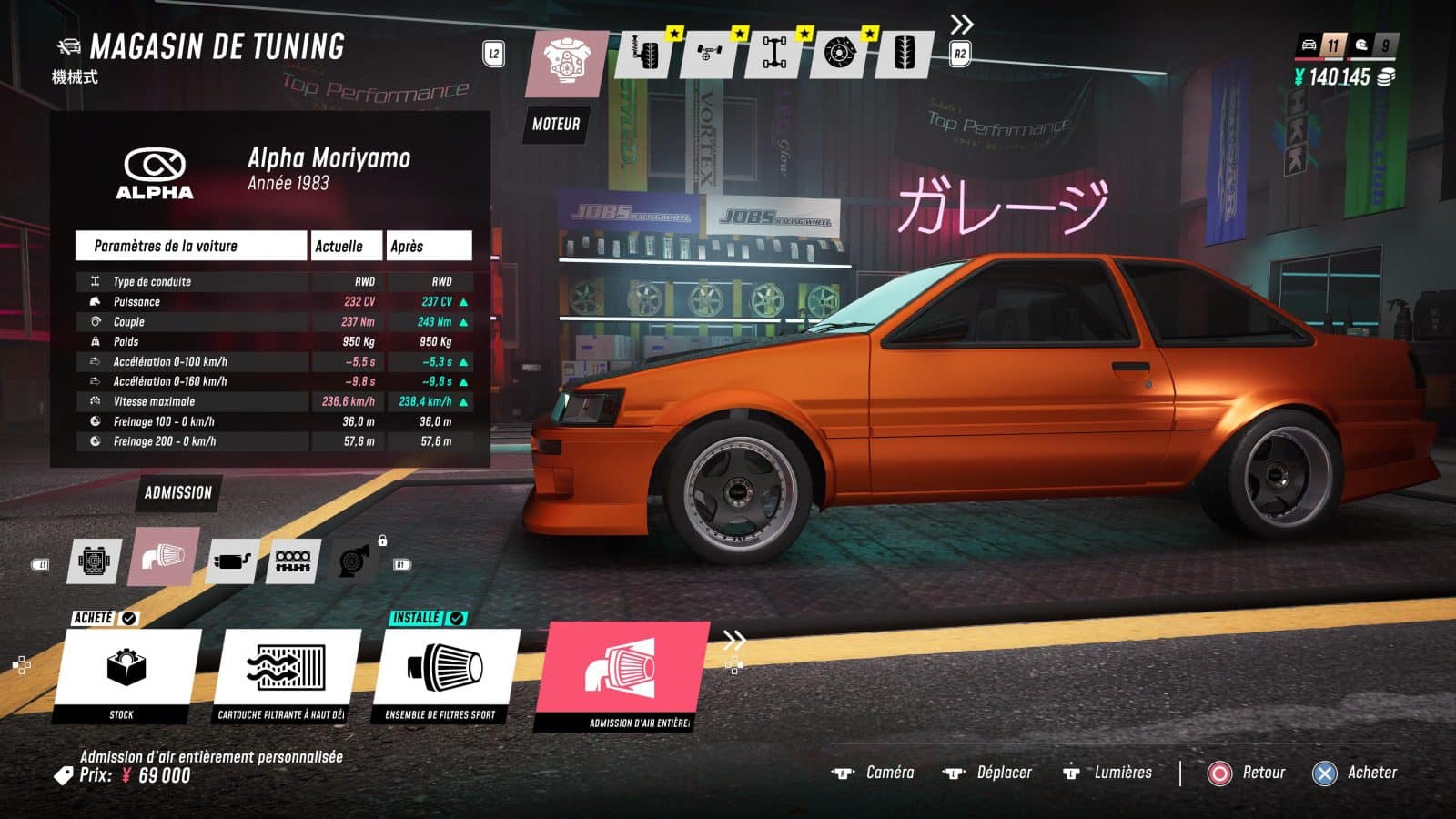Open the suspension spring and tire category
This screenshot has width=1456, height=819.
647,54
